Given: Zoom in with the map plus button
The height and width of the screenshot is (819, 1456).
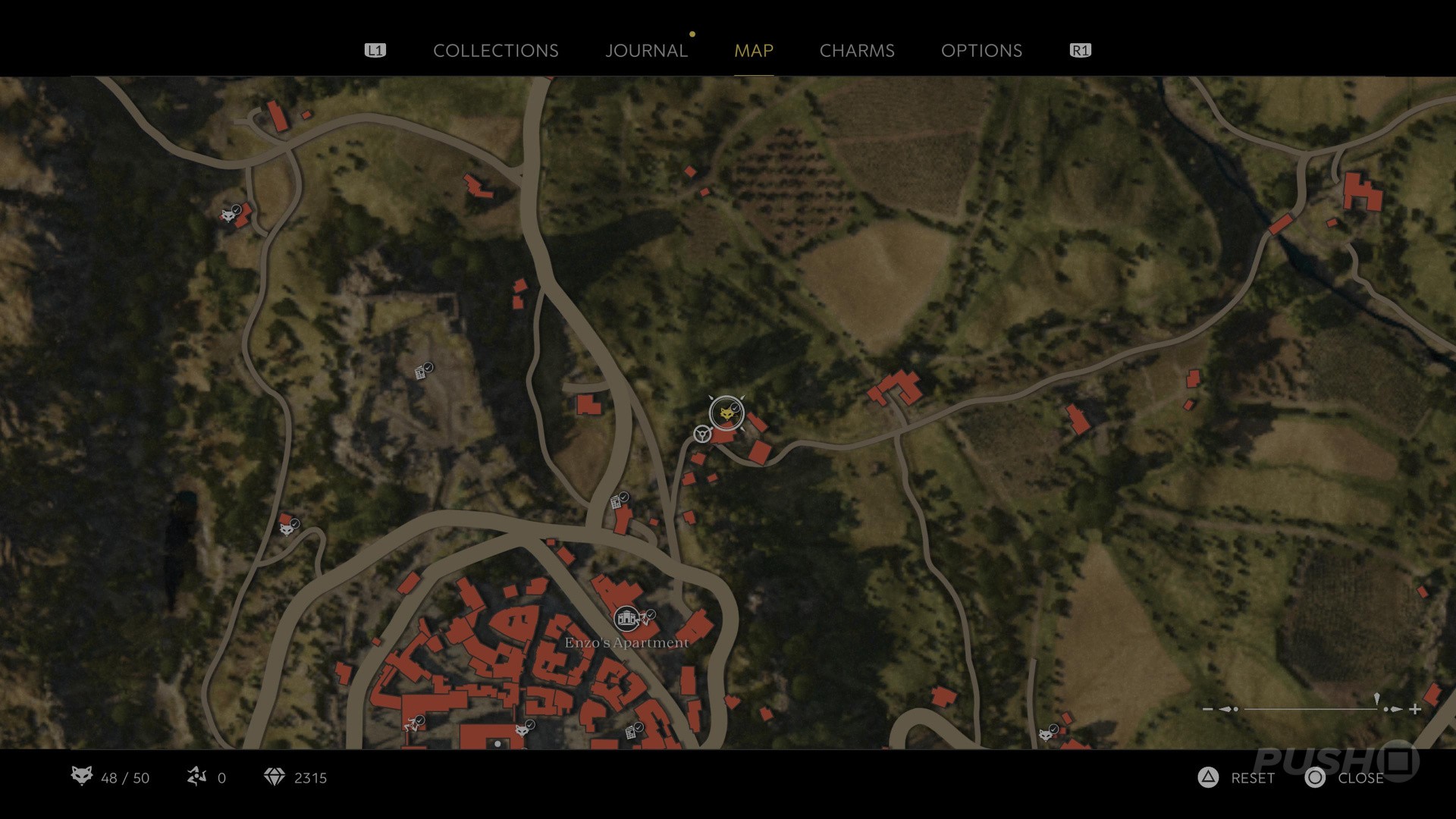Looking at the screenshot, I should coord(1415,709).
